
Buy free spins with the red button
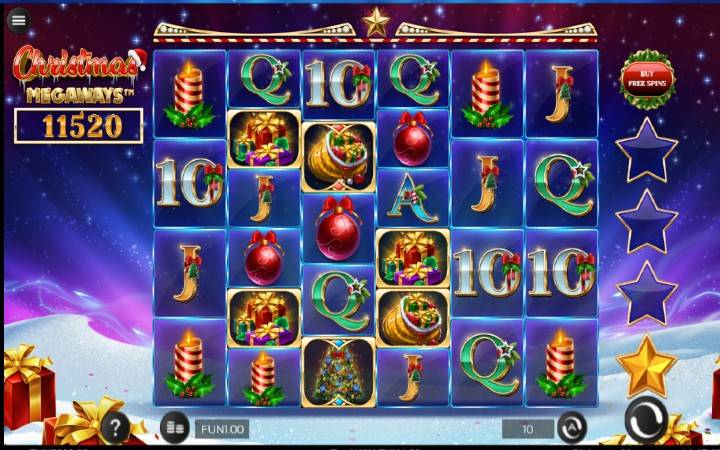point(647,77)
